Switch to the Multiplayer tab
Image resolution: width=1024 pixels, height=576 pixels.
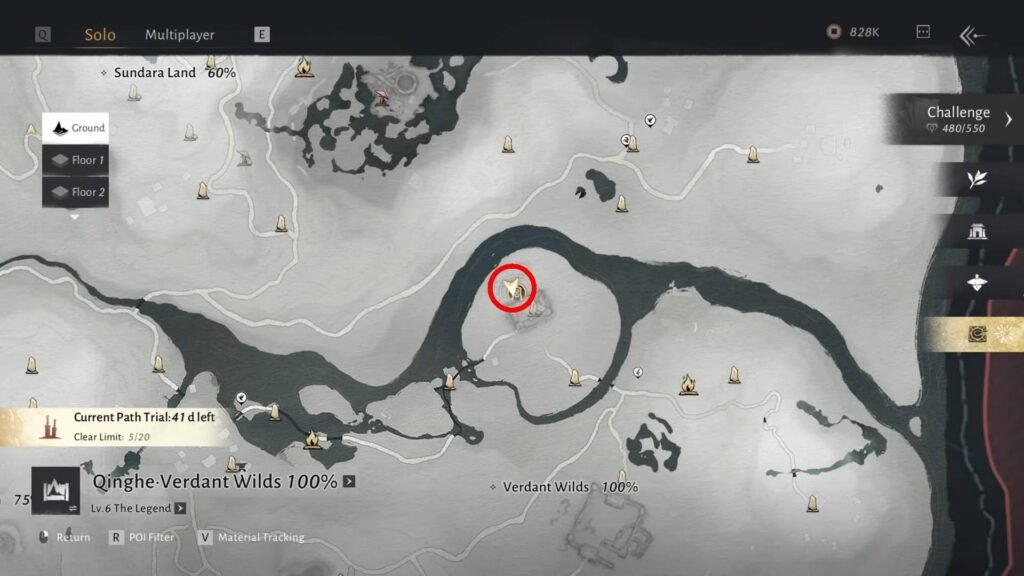[180, 34]
